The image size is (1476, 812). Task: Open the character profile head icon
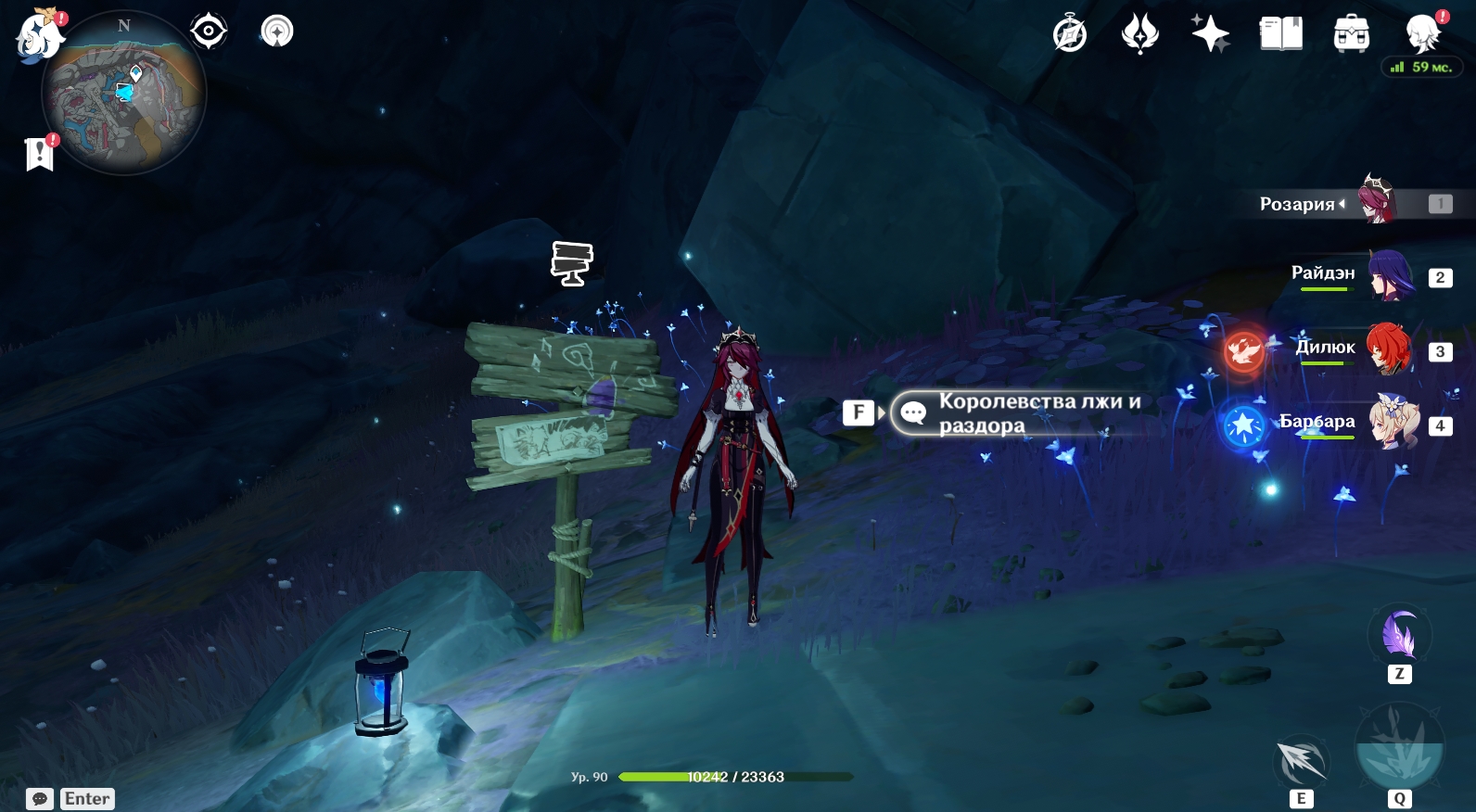pos(1422,34)
